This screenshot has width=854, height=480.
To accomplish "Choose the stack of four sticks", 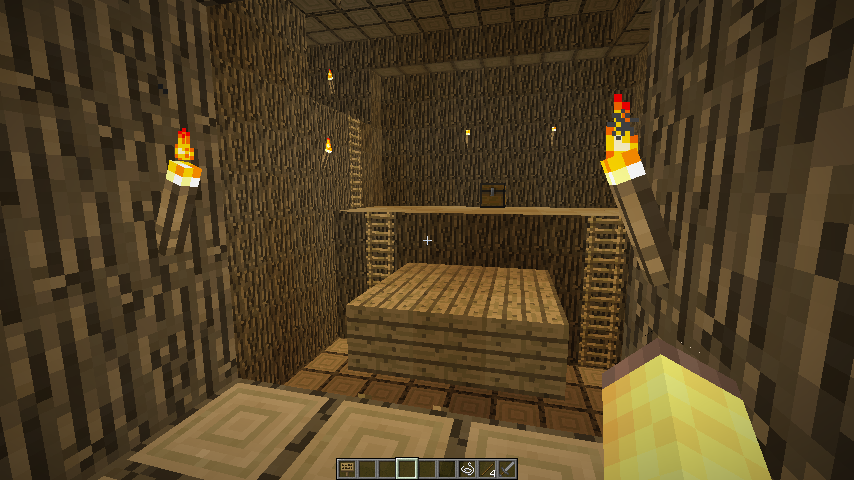I will click(x=487, y=468).
